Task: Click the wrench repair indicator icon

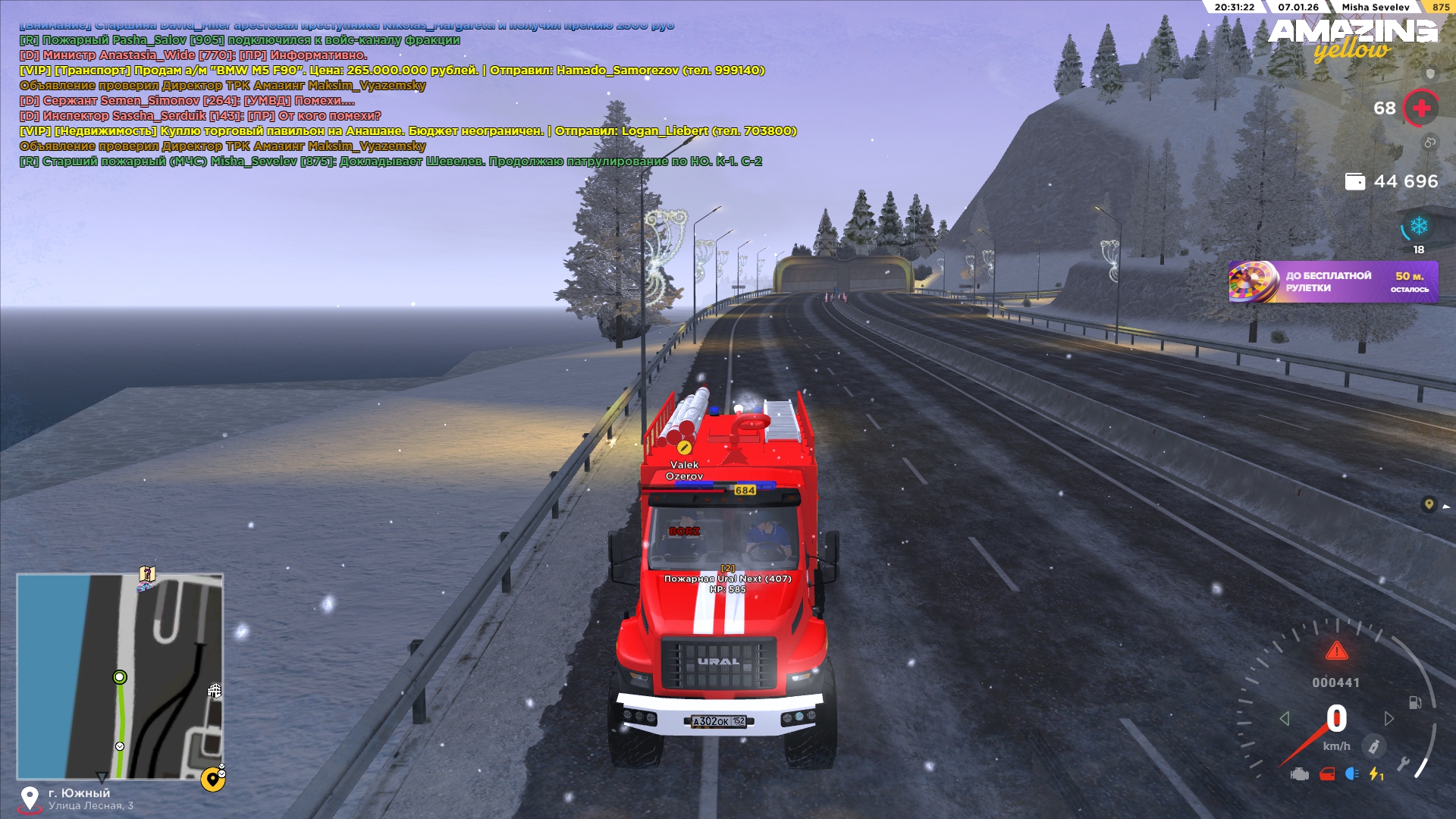Action: pos(1404,764)
